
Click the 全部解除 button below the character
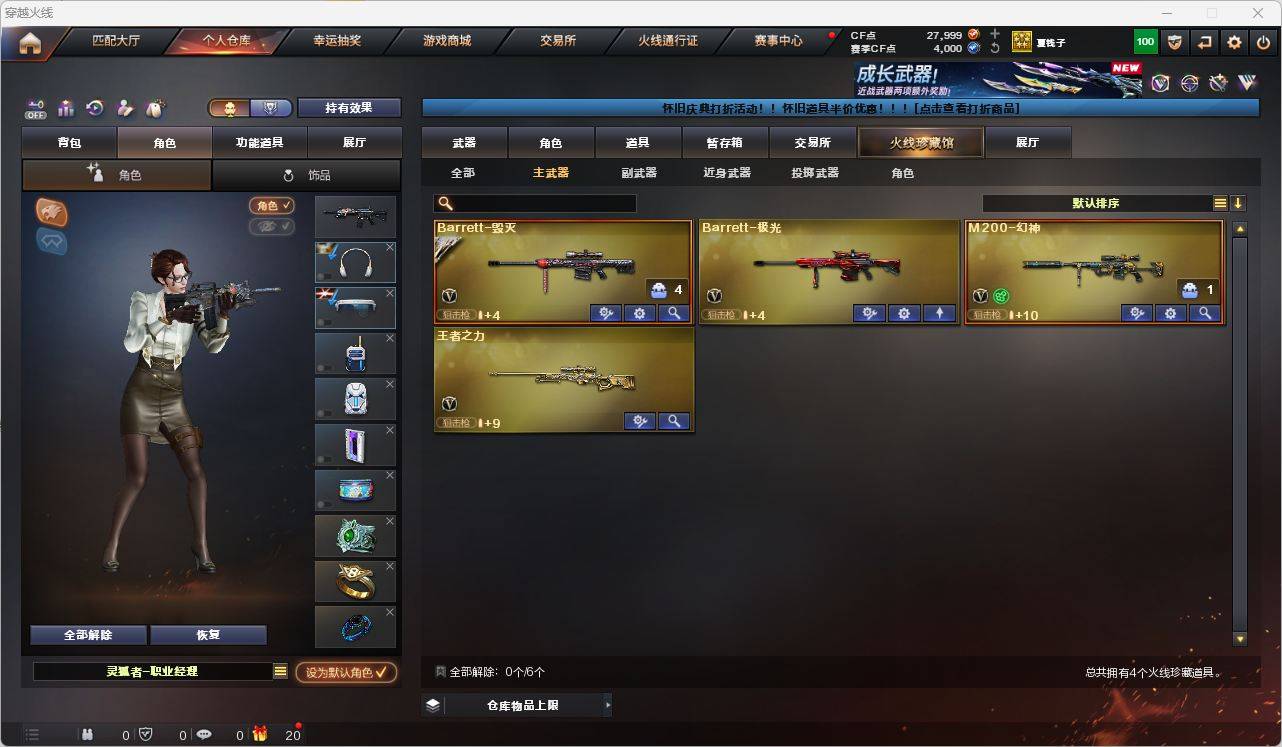click(87, 634)
